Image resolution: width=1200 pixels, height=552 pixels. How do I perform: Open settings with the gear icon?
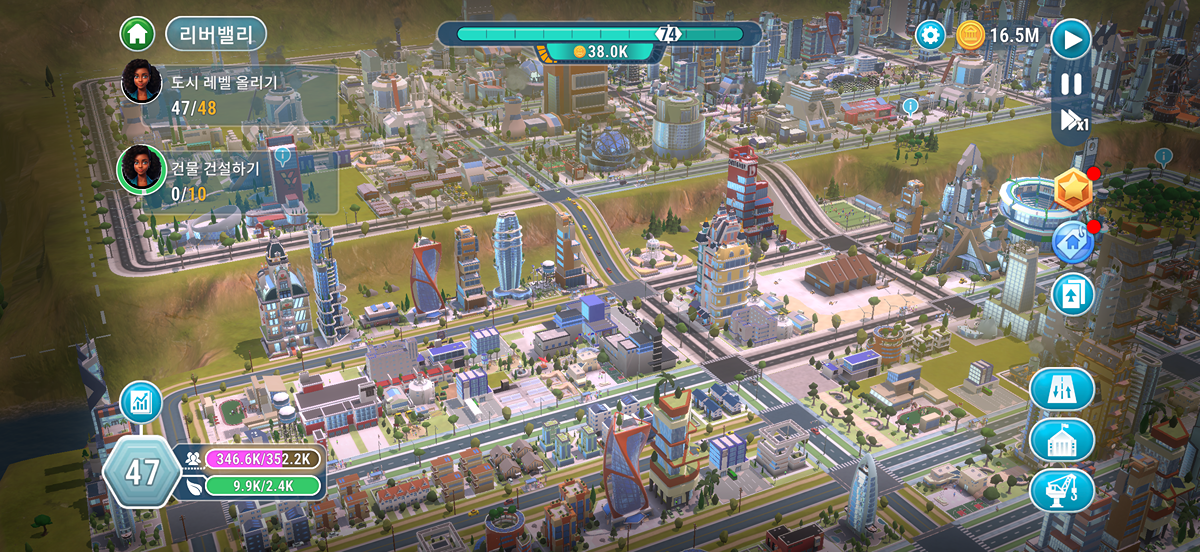tap(930, 36)
